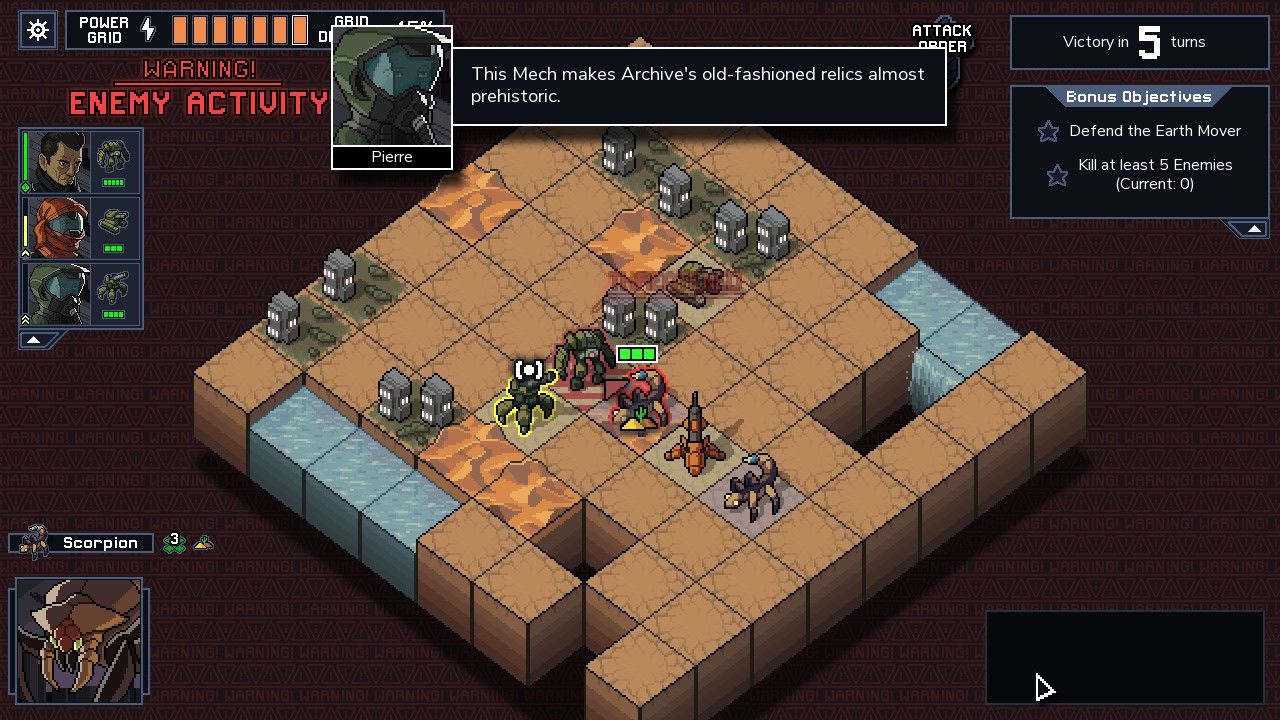Click the Bonus Objectives header
The image size is (1280, 720).
(x=1138, y=97)
